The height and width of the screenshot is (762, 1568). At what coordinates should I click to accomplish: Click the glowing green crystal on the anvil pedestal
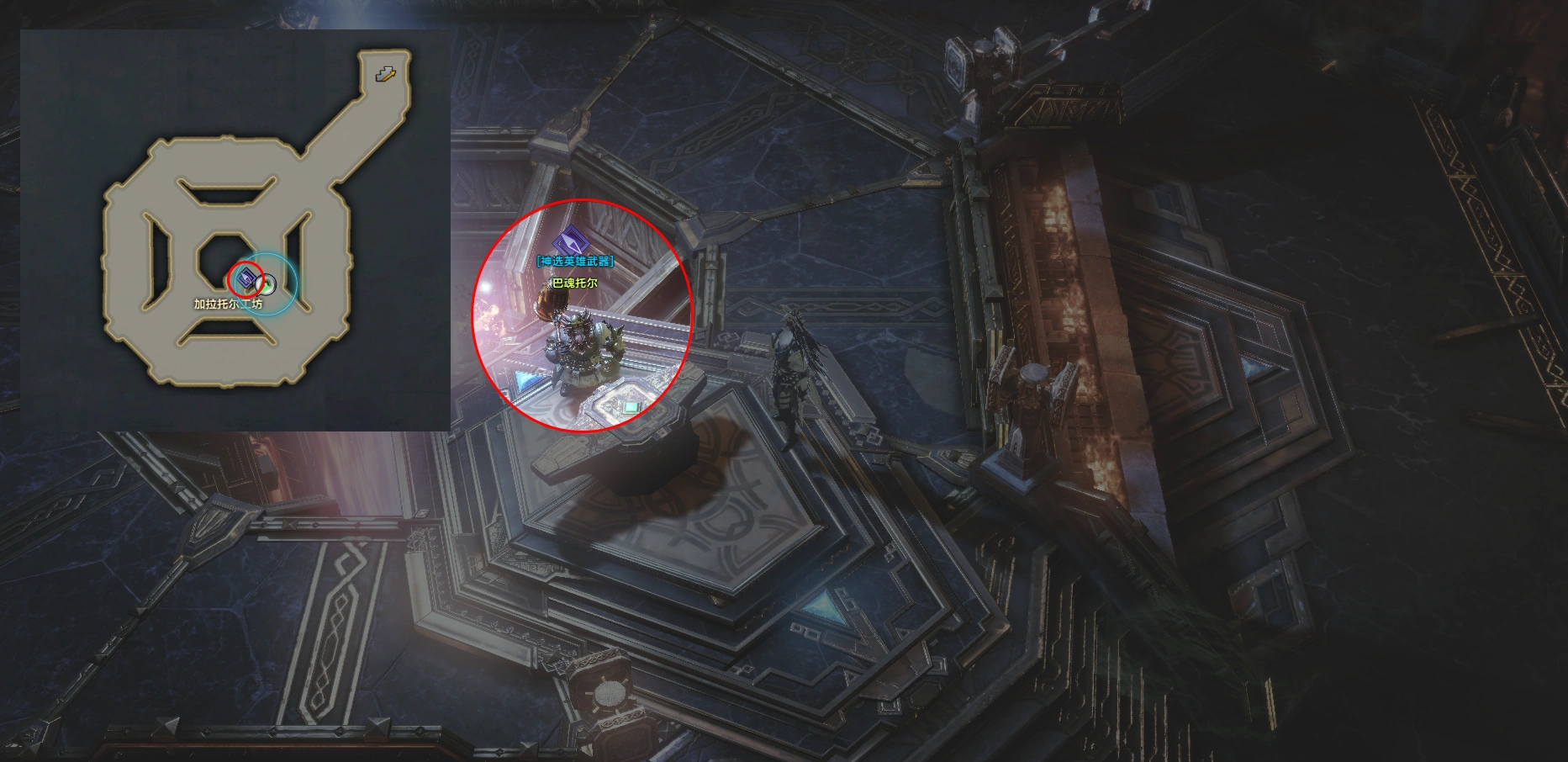click(x=632, y=409)
